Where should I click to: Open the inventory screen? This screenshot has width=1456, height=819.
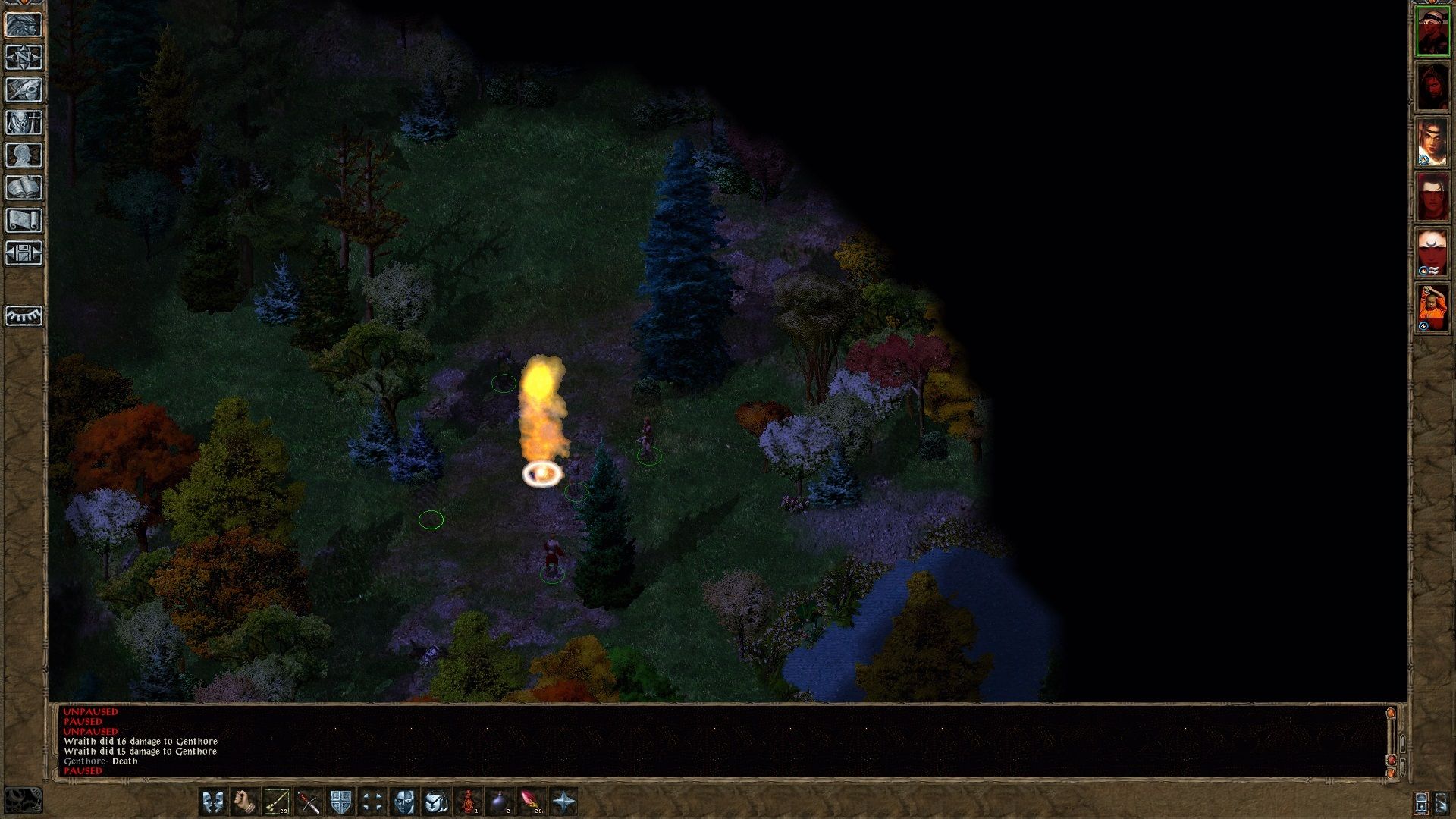point(24,123)
